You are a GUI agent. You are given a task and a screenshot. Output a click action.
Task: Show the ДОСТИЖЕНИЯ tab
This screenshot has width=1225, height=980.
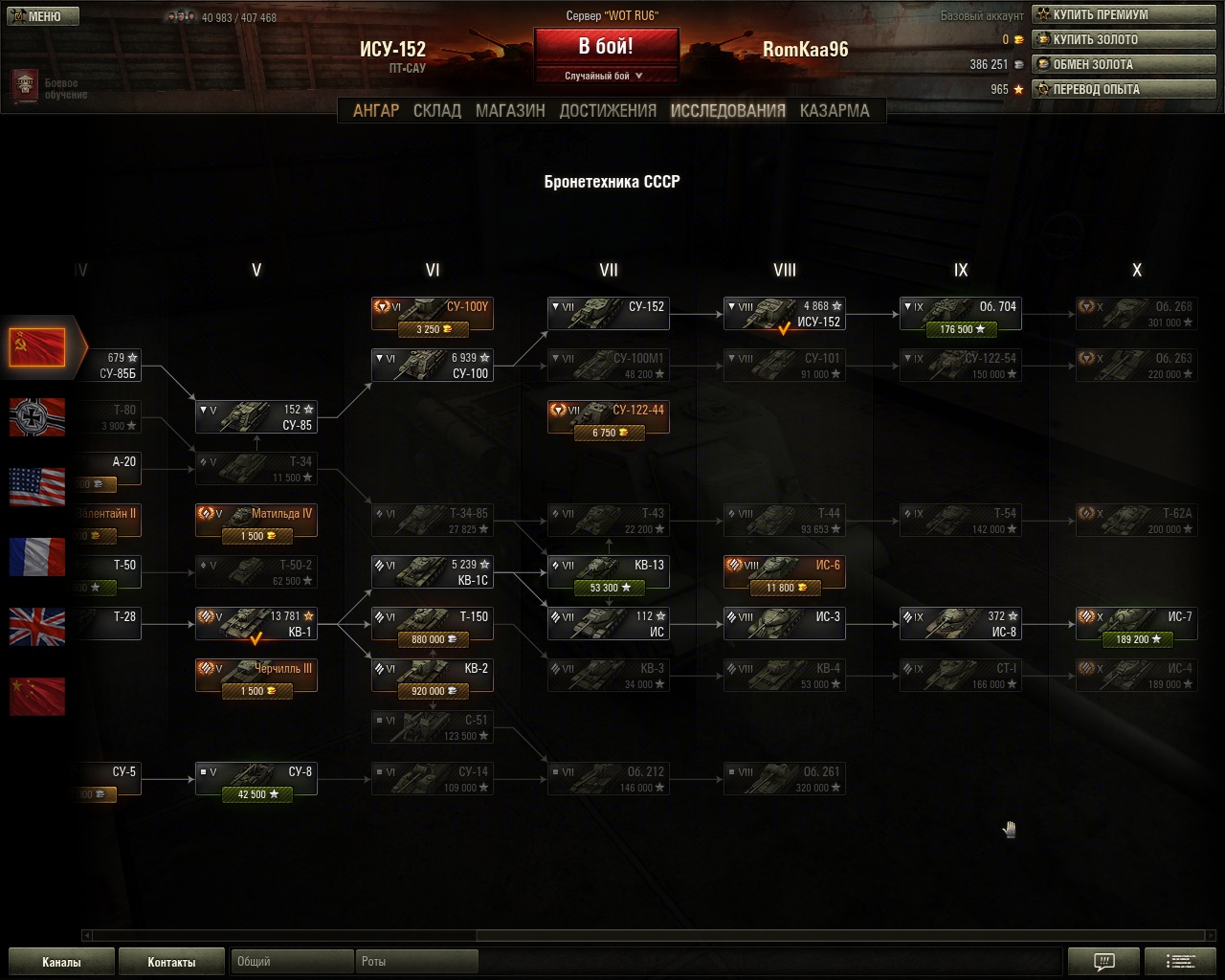(608, 111)
